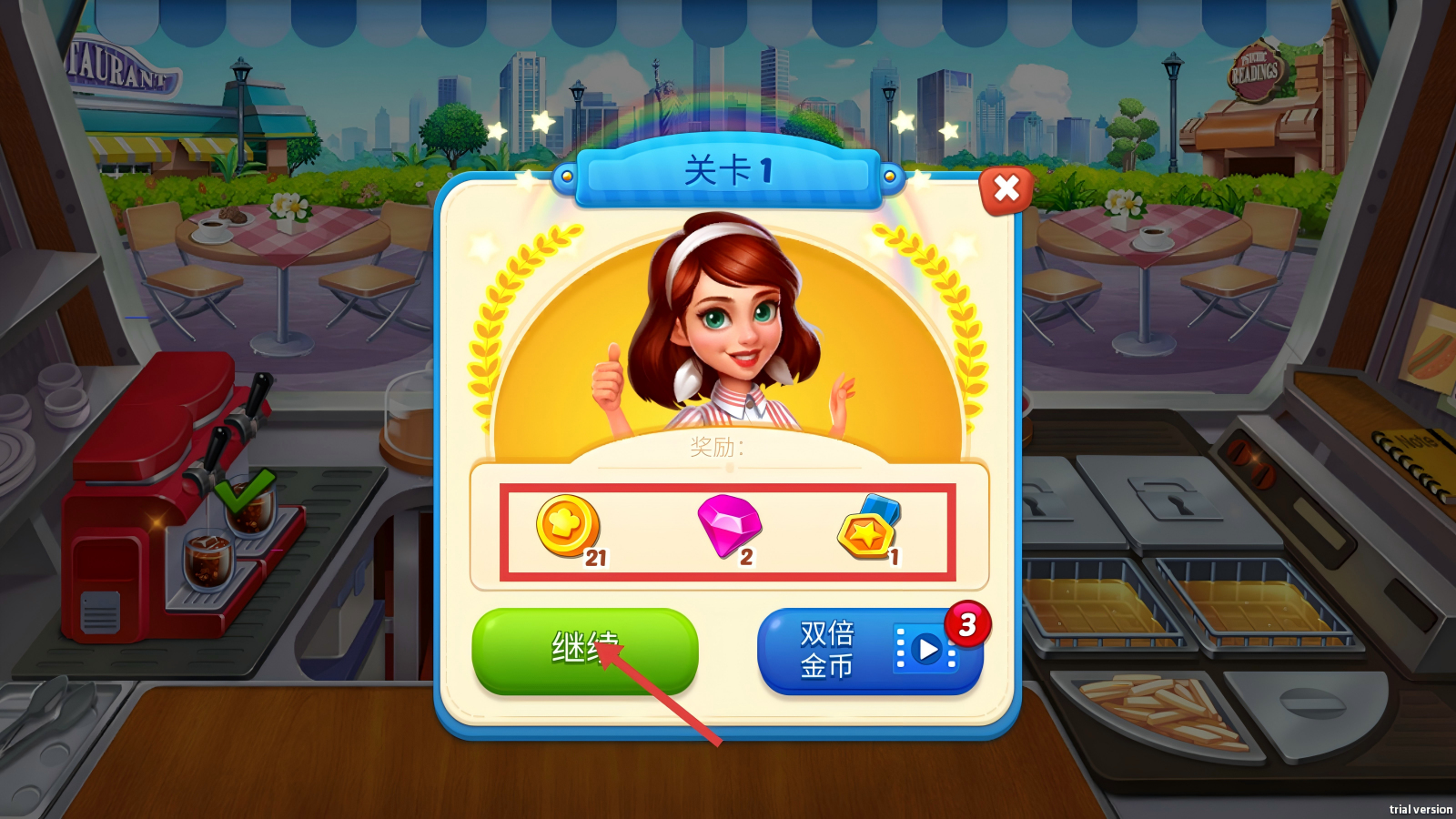Close the level reward popup
Image resolution: width=1456 pixels, height=819 pixels.
click(x=1006, y=189)
